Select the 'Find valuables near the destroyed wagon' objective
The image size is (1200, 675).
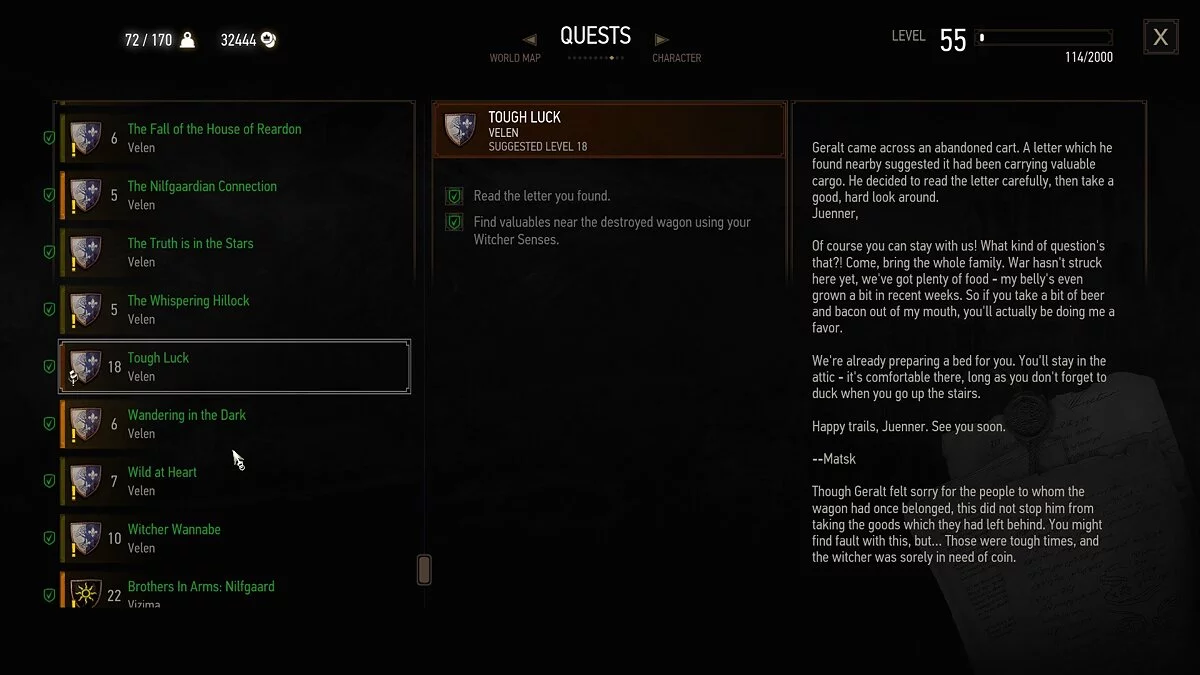click(x=611, y=230)
